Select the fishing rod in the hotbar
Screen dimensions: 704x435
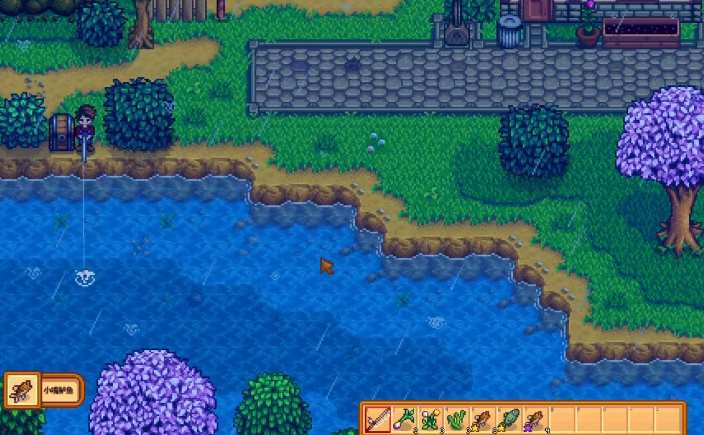378,419
